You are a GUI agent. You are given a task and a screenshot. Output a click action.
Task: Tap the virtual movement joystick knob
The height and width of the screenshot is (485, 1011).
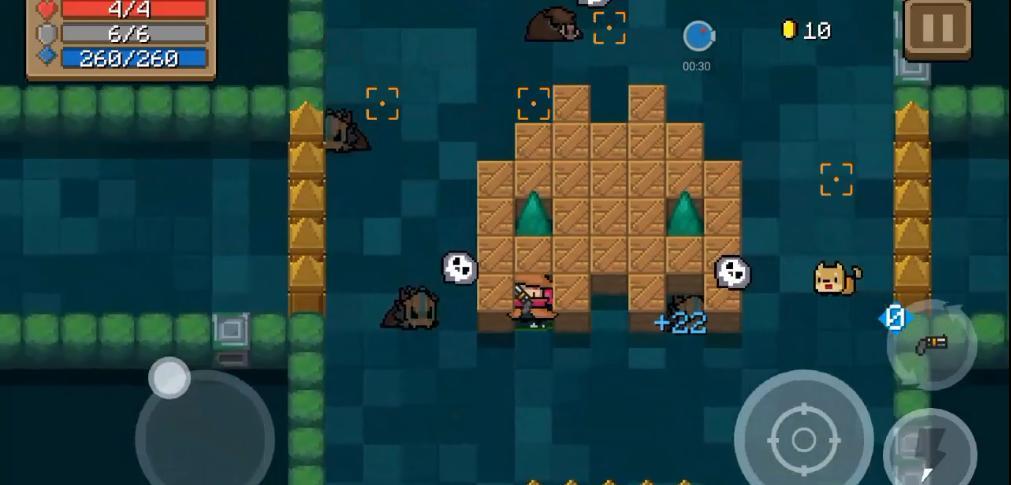coord(169,378)
